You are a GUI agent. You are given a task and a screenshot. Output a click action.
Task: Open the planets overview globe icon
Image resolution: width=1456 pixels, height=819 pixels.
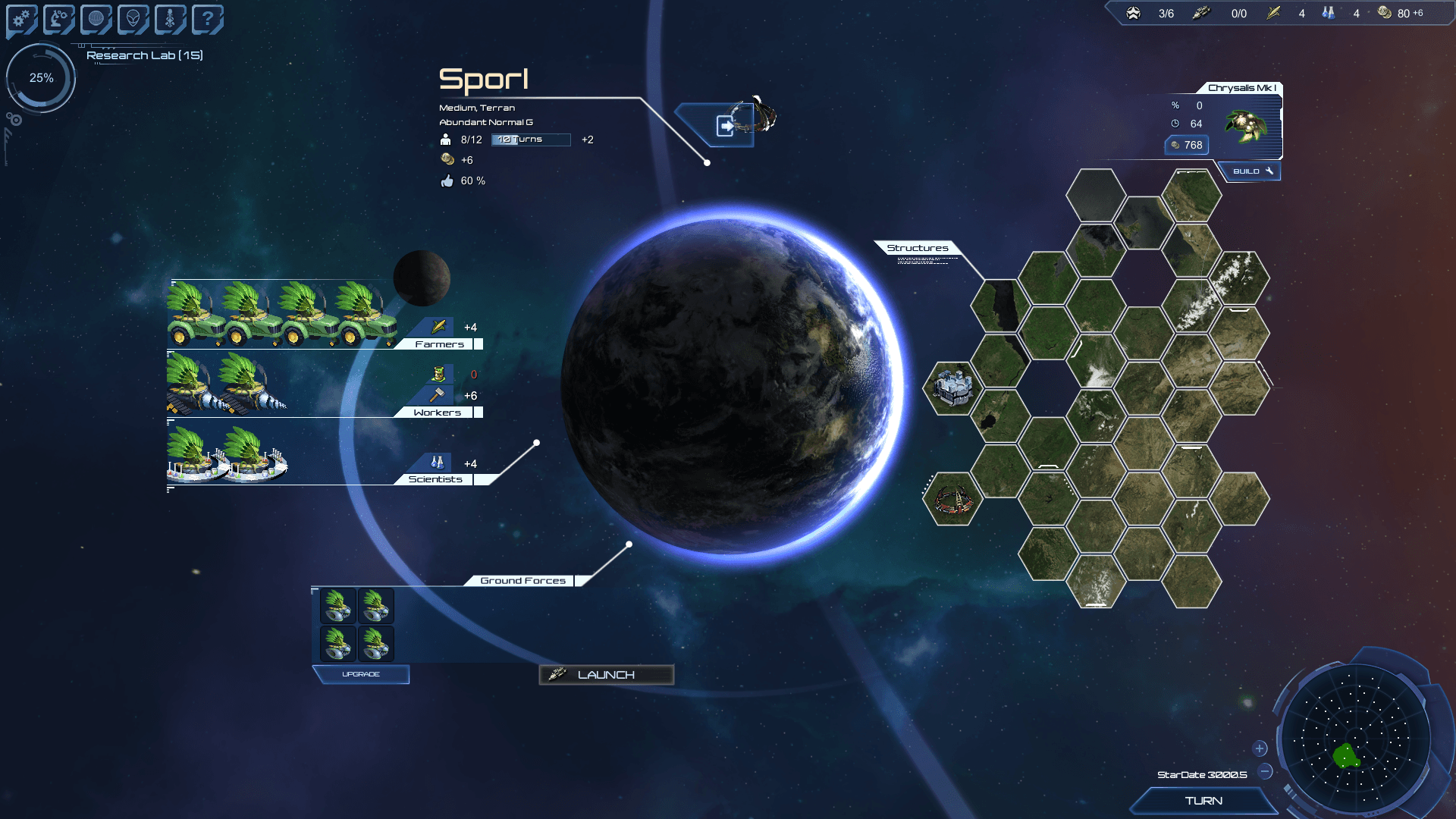pos(96,19)
